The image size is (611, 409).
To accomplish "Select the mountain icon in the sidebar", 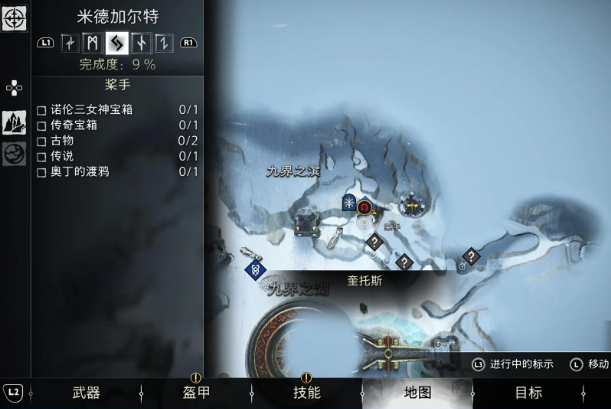I will [x=14, y=123].
